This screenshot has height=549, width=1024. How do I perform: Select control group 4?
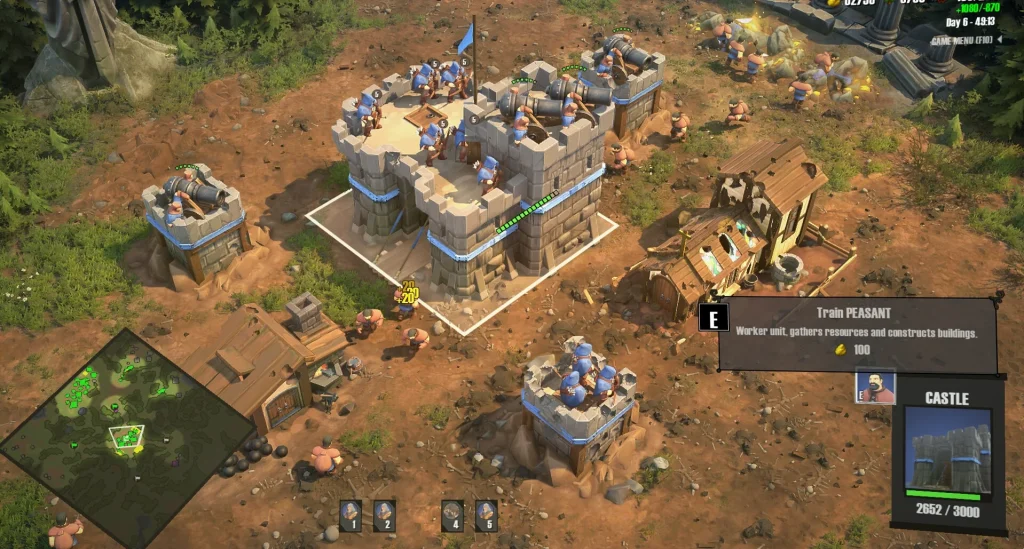452,514
